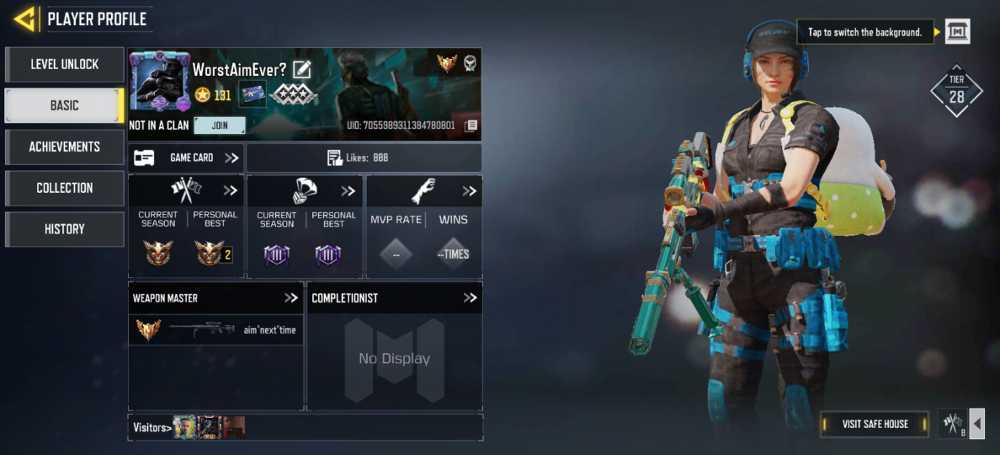
Task: Expand the MVP rate and wins panel
Action: pyautogui.click(x=469, y=191)
